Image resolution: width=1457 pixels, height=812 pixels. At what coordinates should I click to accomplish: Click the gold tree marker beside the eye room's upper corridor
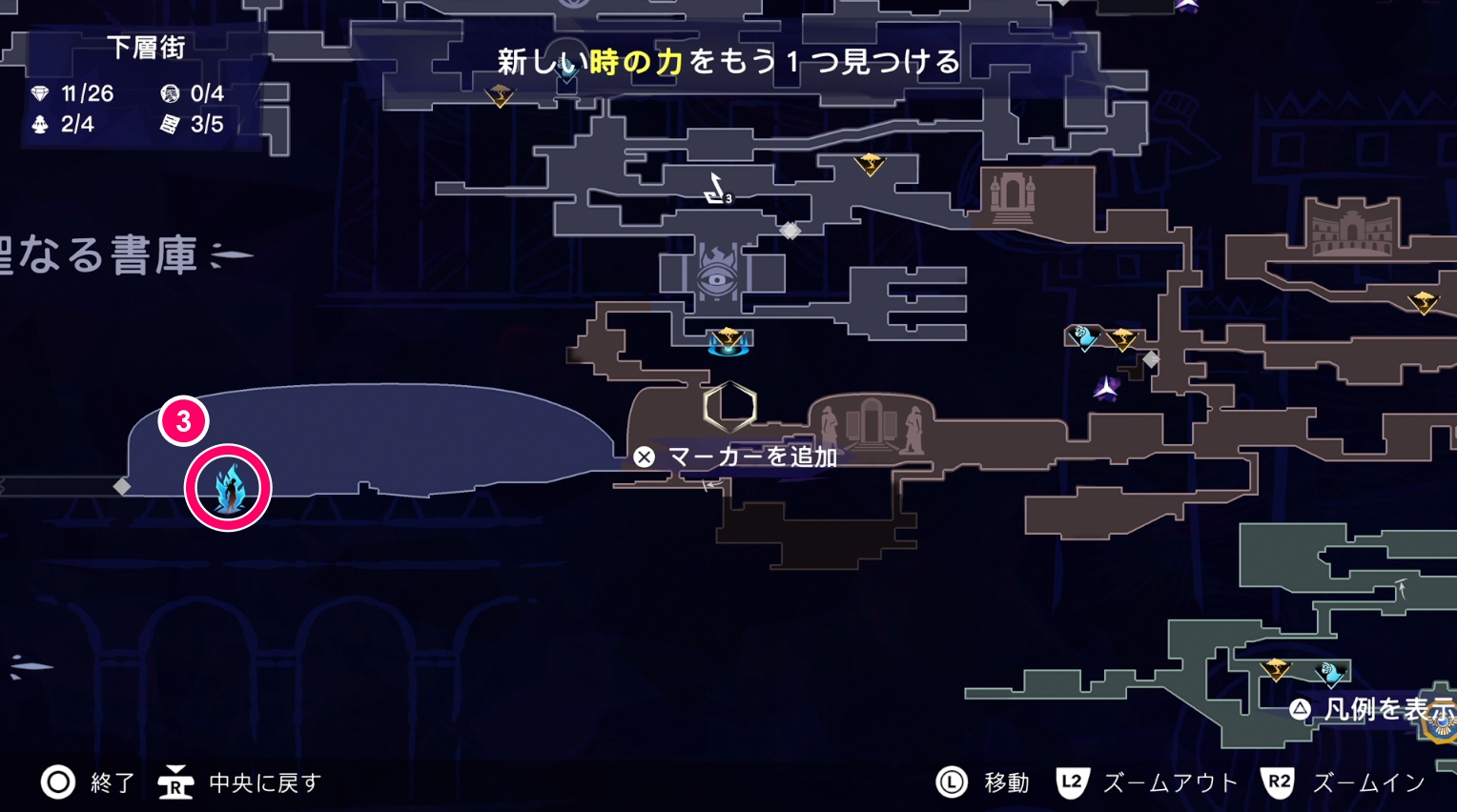tap(870, 164)
